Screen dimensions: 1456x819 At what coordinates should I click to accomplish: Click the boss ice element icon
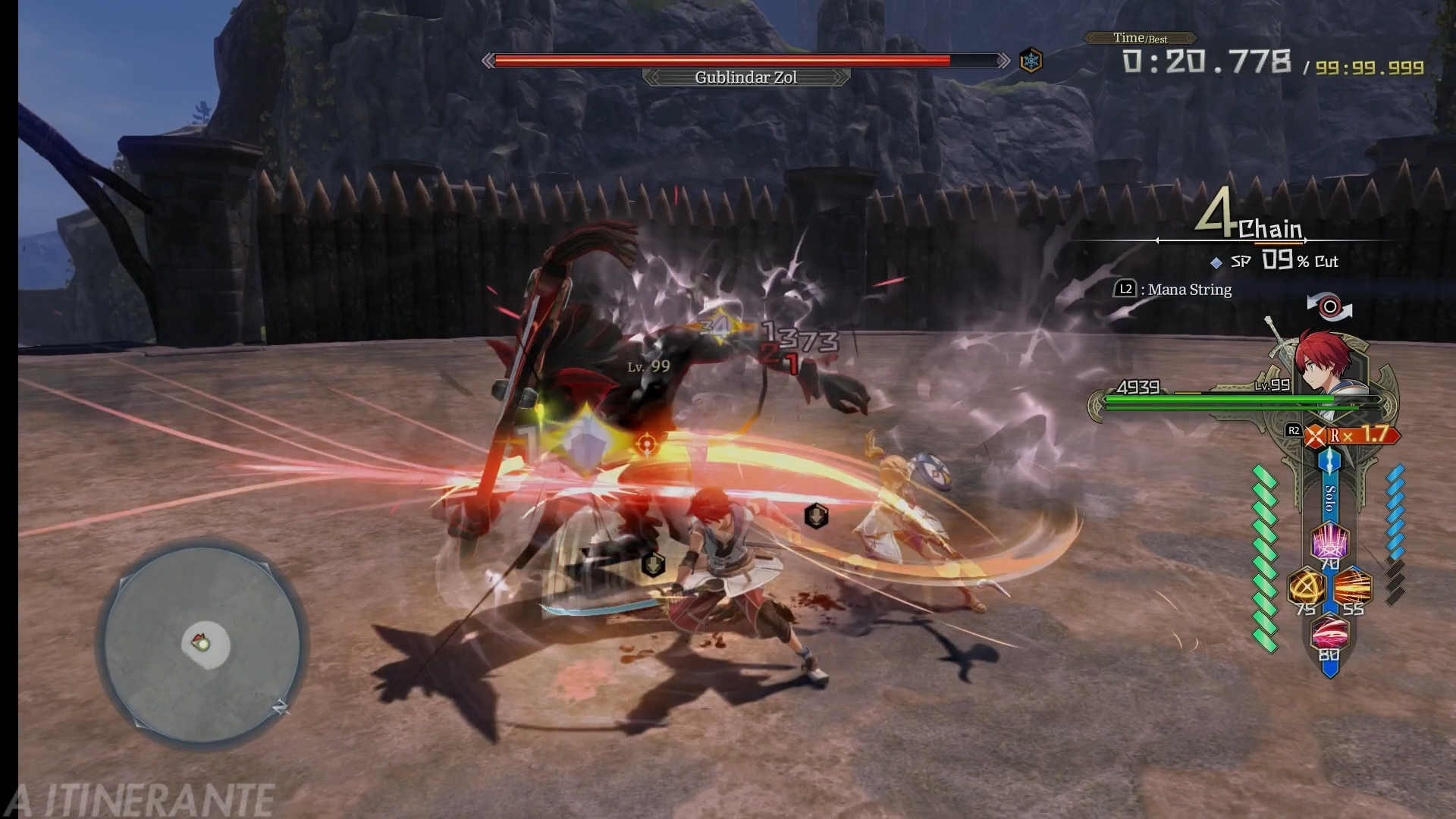(x=1031, y=60)
